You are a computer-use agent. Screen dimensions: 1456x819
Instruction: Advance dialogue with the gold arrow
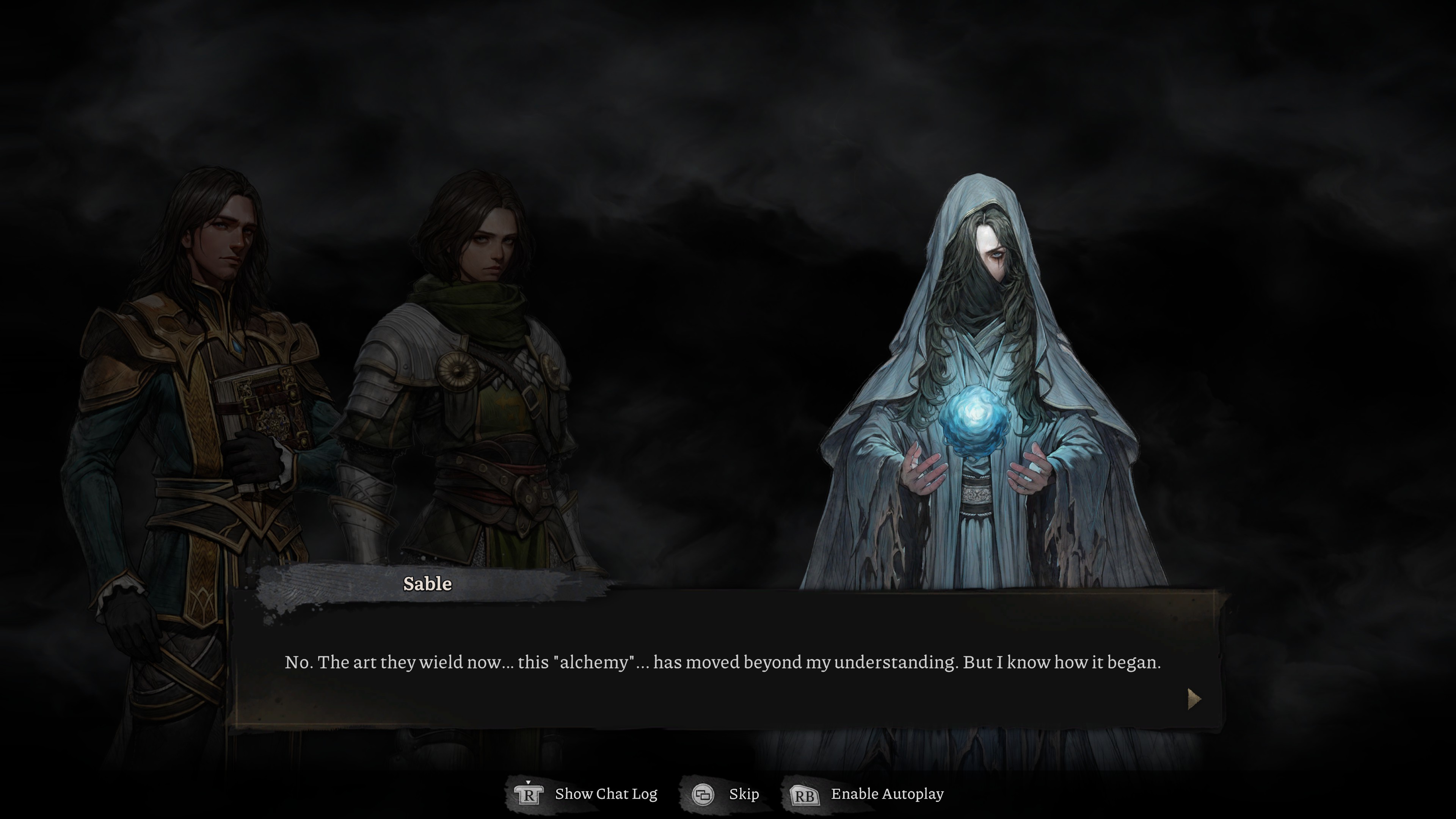click(x=1193, y=698)
